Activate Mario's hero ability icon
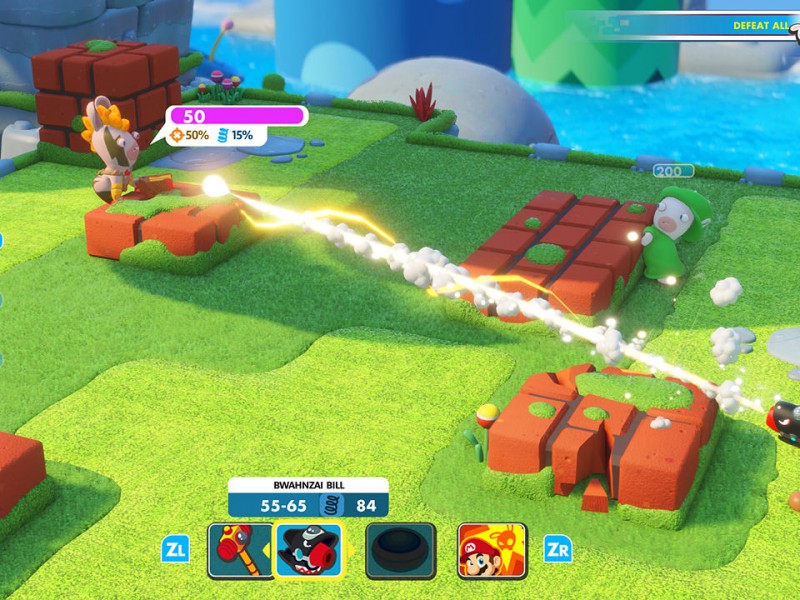This screenshot has height=600, width=800. click(x=492, y=550)
